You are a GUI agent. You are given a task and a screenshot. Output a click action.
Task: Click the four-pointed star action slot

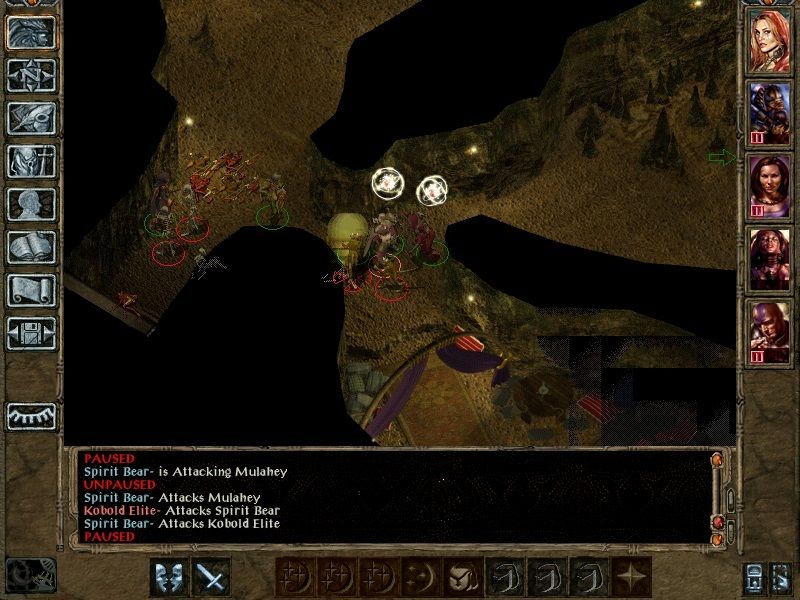pyautogui.click(x=631, y=577)
